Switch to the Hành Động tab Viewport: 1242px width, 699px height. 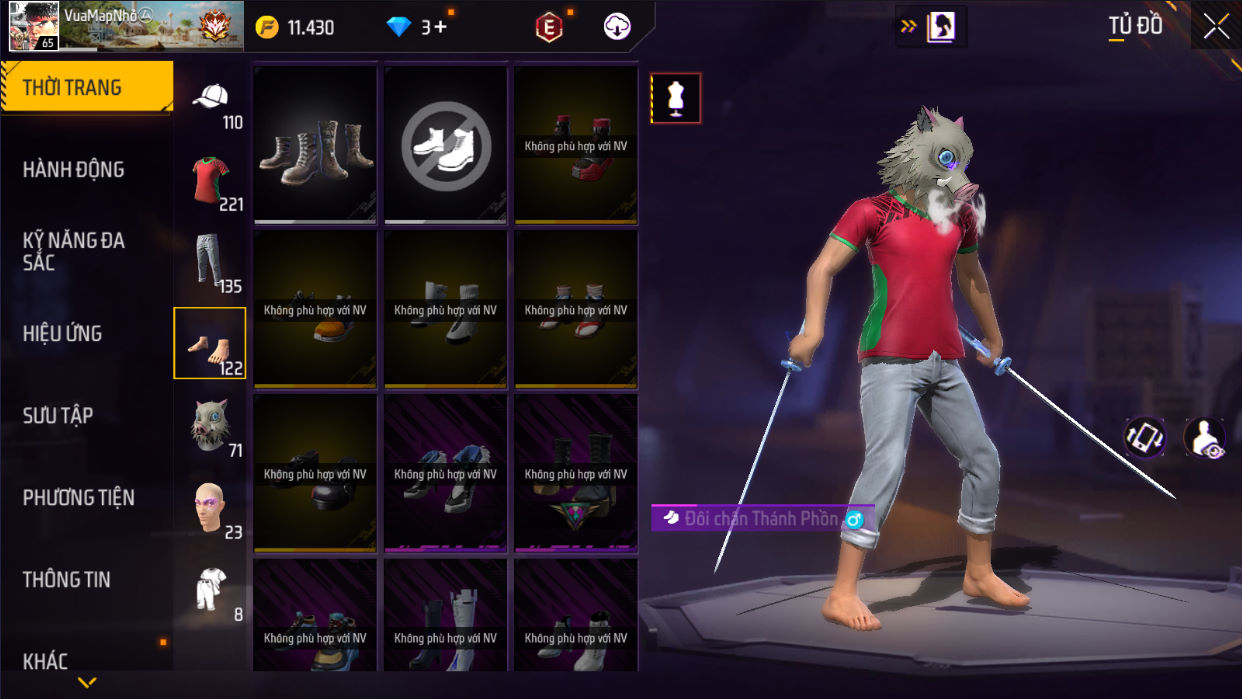coord(74,170)
